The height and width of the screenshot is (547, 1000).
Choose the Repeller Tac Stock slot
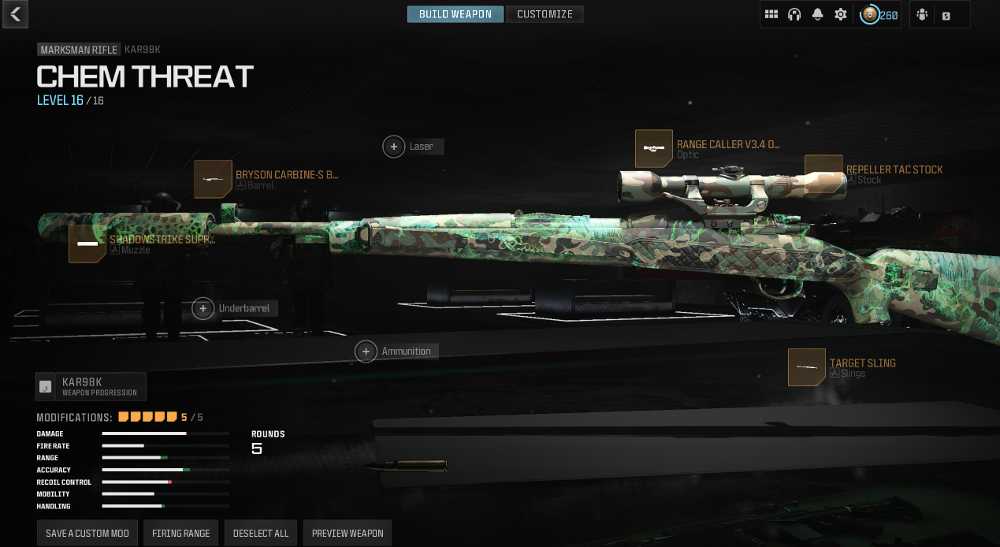pyautogui.click(x=824, y=174)
